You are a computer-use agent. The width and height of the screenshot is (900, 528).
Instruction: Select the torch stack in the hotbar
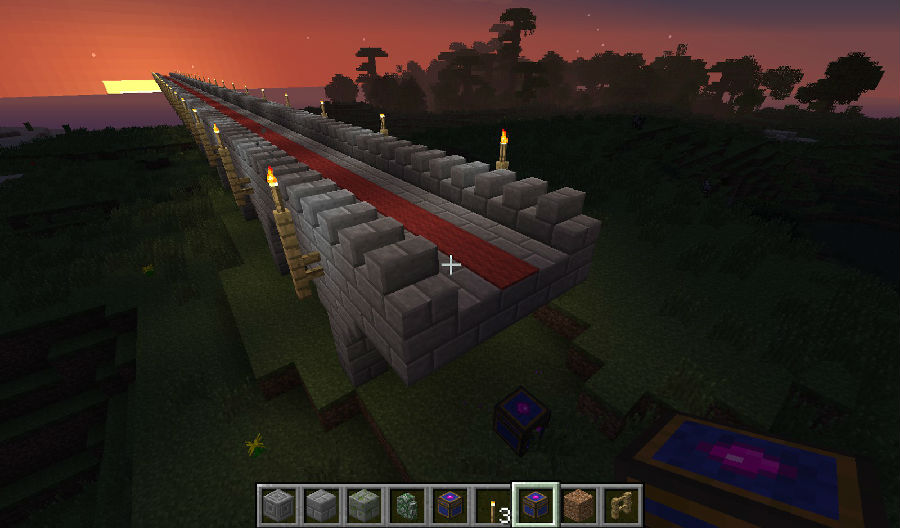coord(492,504)
